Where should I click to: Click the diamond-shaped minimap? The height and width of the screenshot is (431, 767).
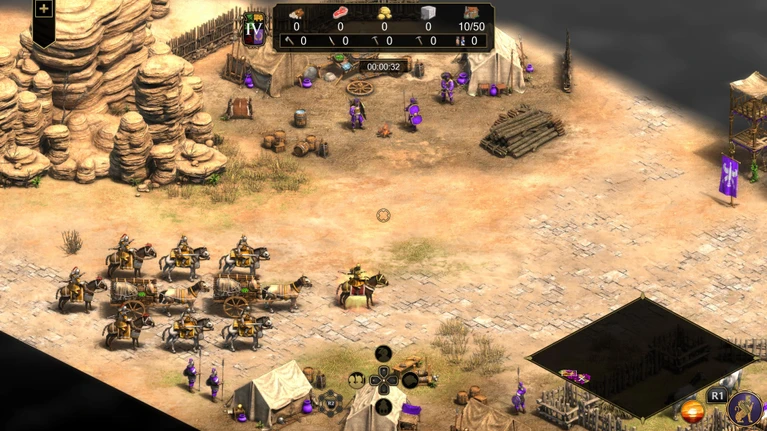click(640, 355)
